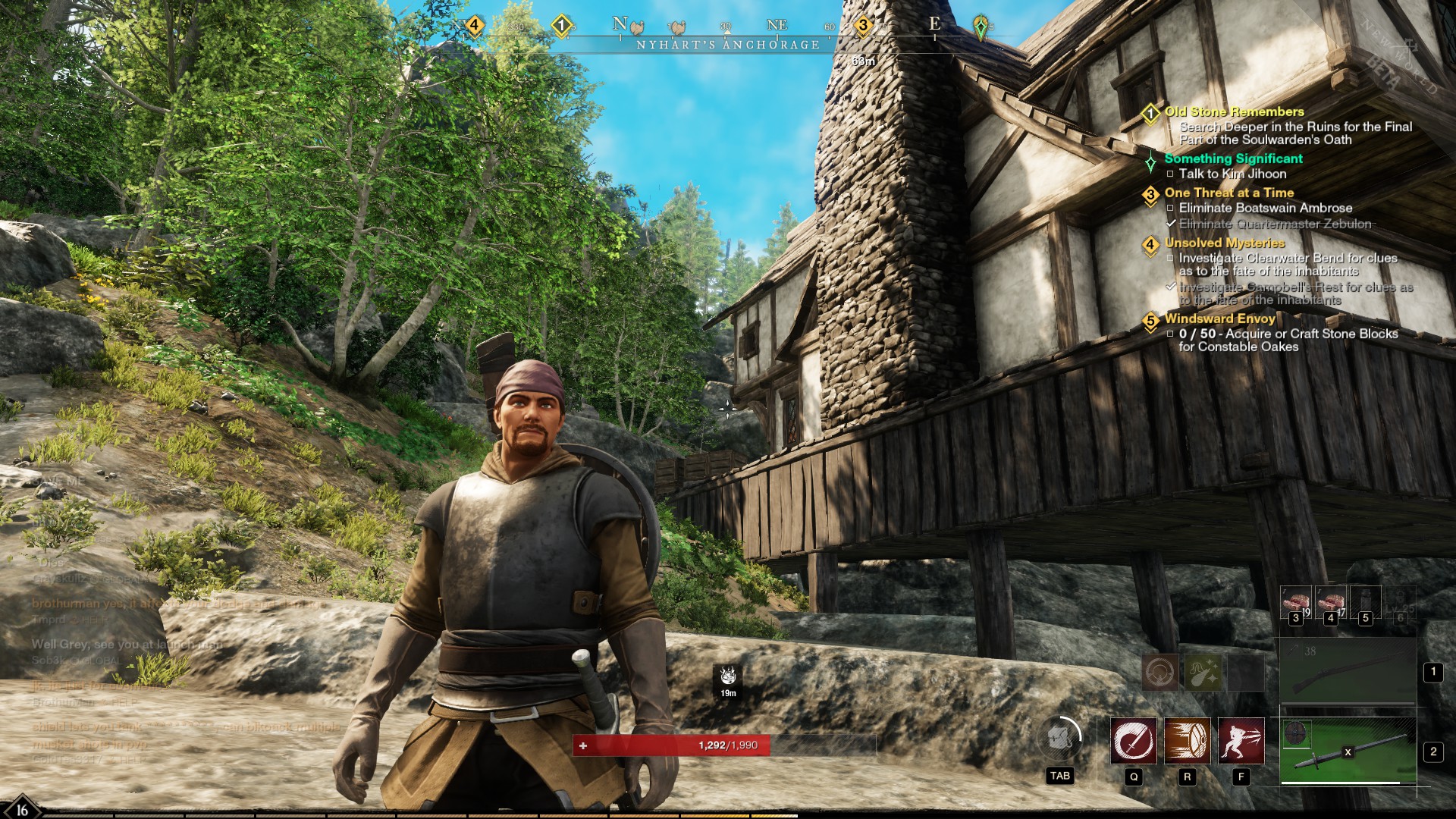The height and width of the screenshot is (819, 1456).
Task: Select the potion bottle slot 5
Action: click(x=1365, y=603)
